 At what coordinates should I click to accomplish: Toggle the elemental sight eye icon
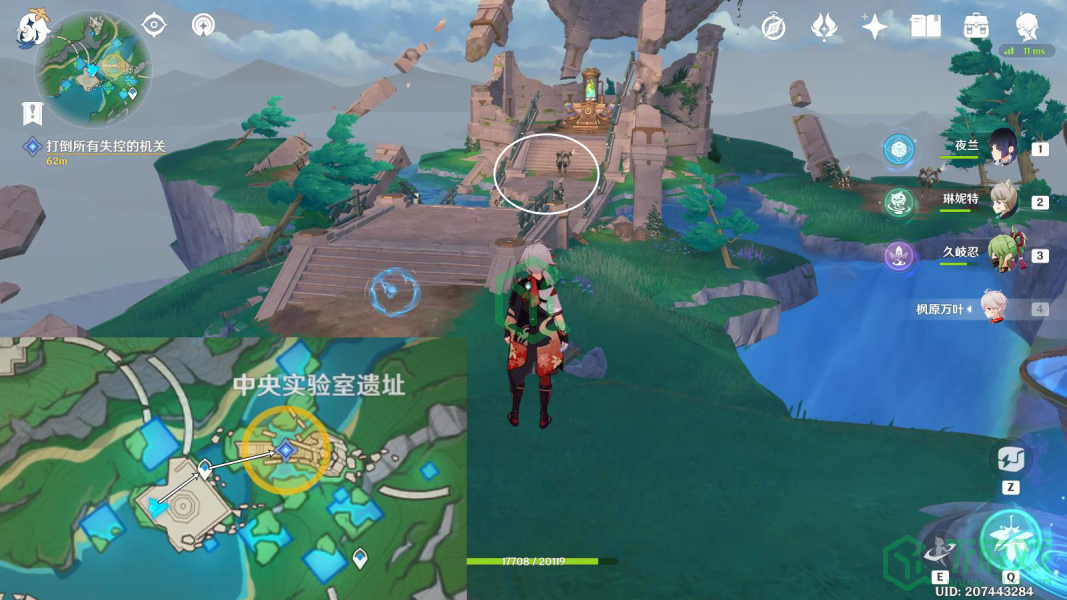[x=154, y=25]
